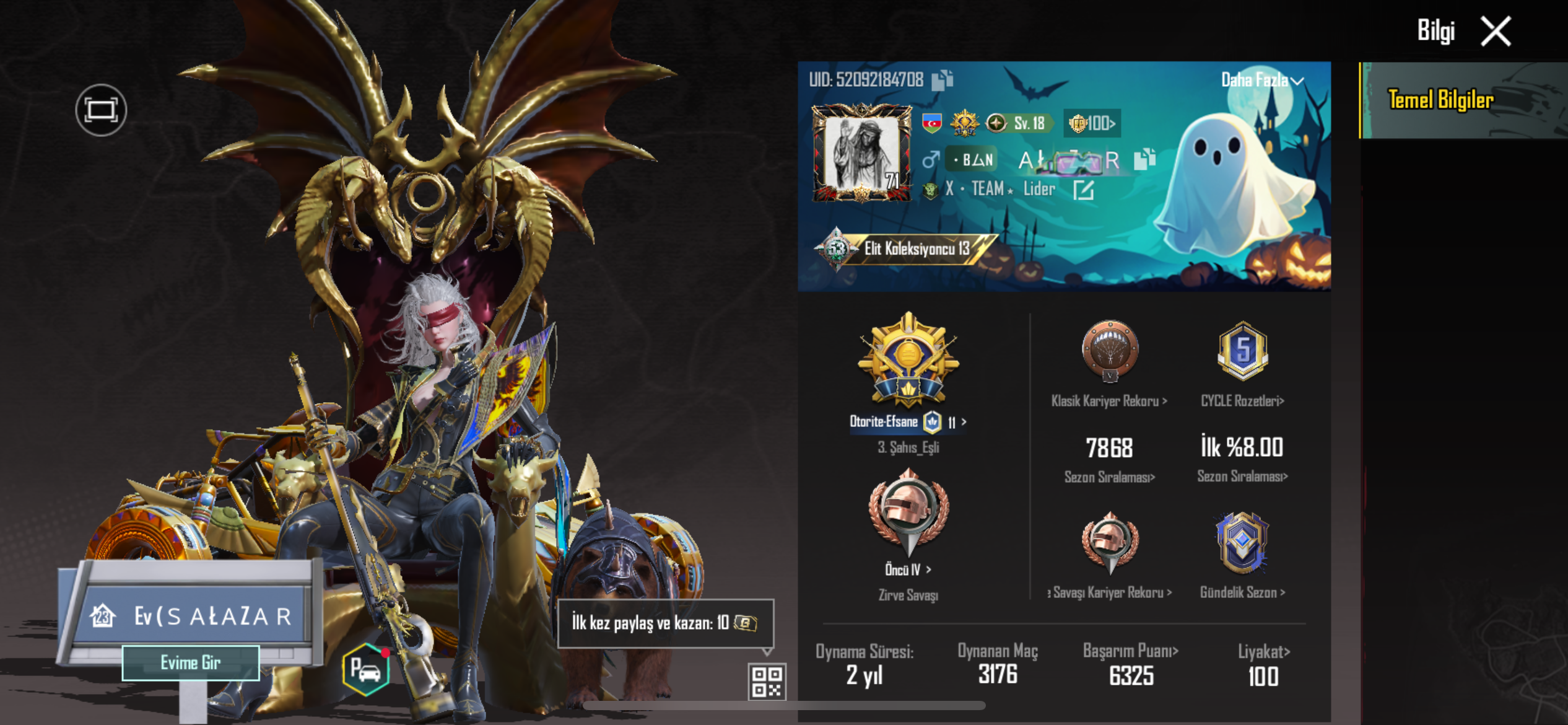
Task: View the Öncü IV Zirve Savaşı rank
Action: [x=908, y=569]
